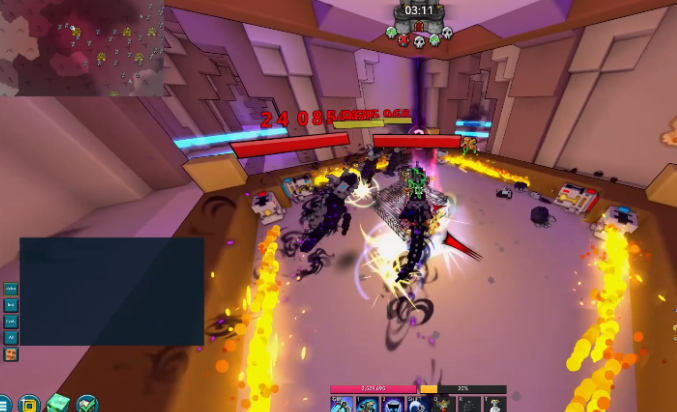This screenshot has width=677, height=412.
Task: Use the ability in hotbar slot 1
Action: click(x=367, y=404)
